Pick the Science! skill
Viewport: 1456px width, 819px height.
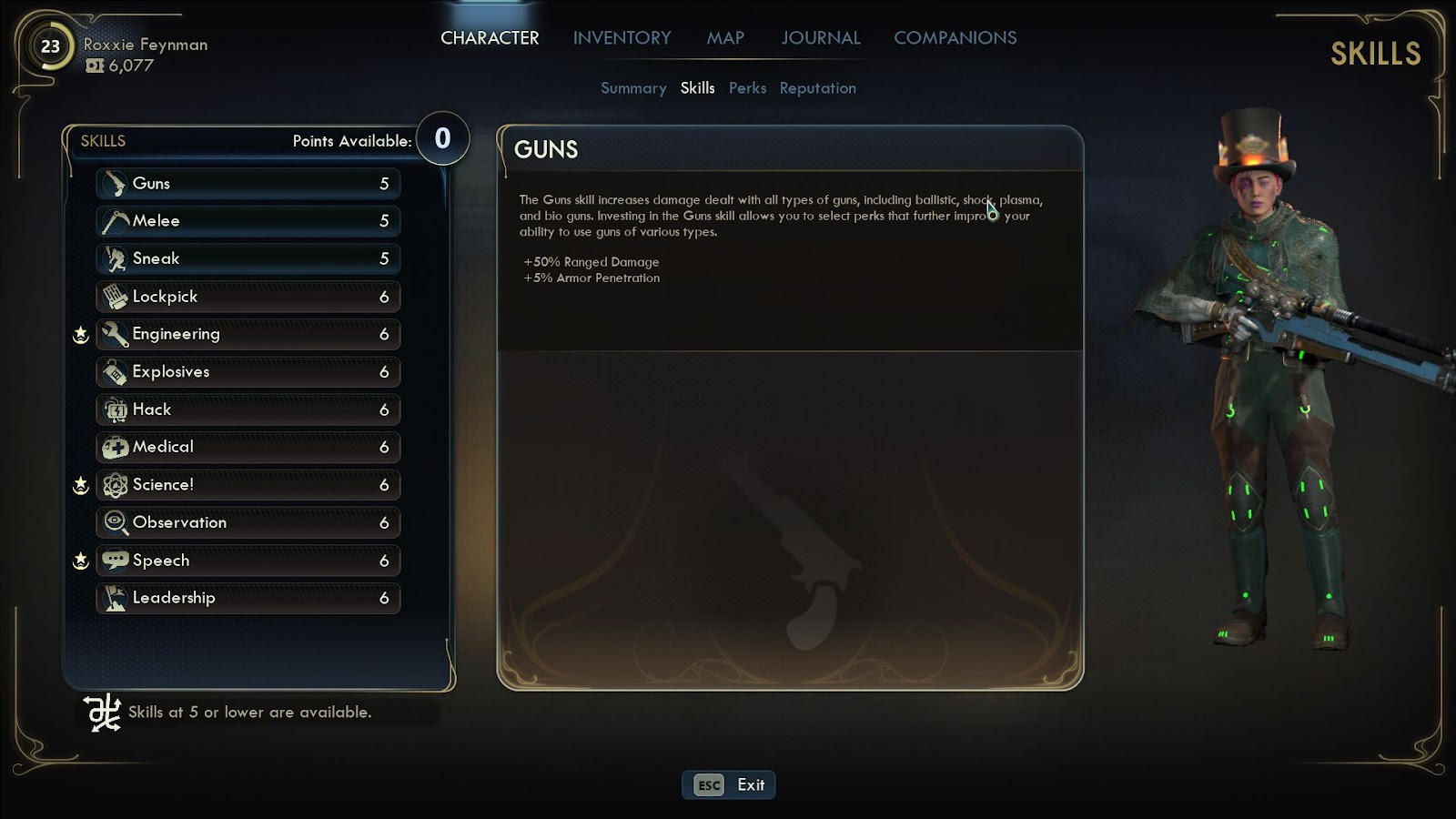(248, 485)
